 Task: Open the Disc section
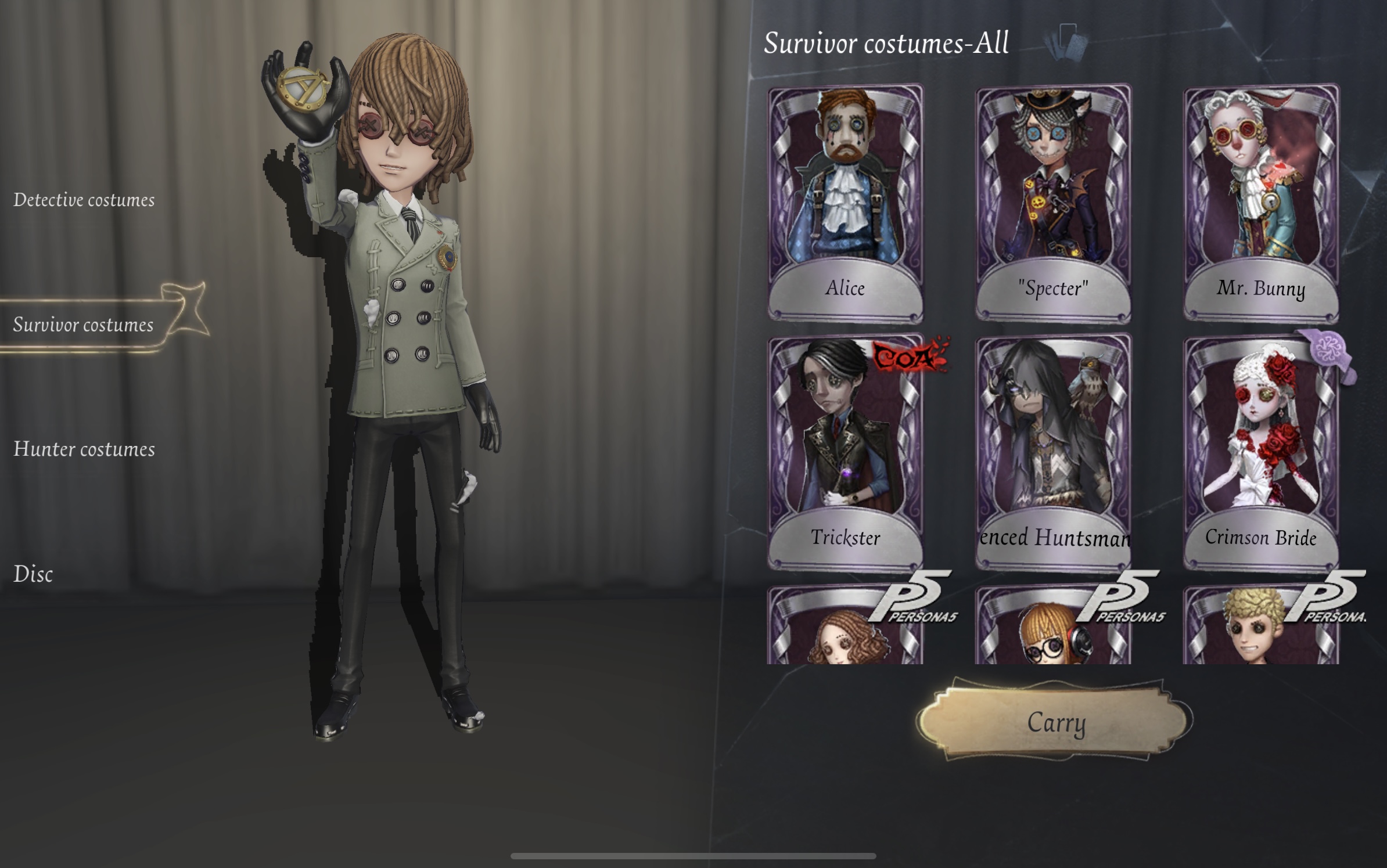(x=35, y=575)
